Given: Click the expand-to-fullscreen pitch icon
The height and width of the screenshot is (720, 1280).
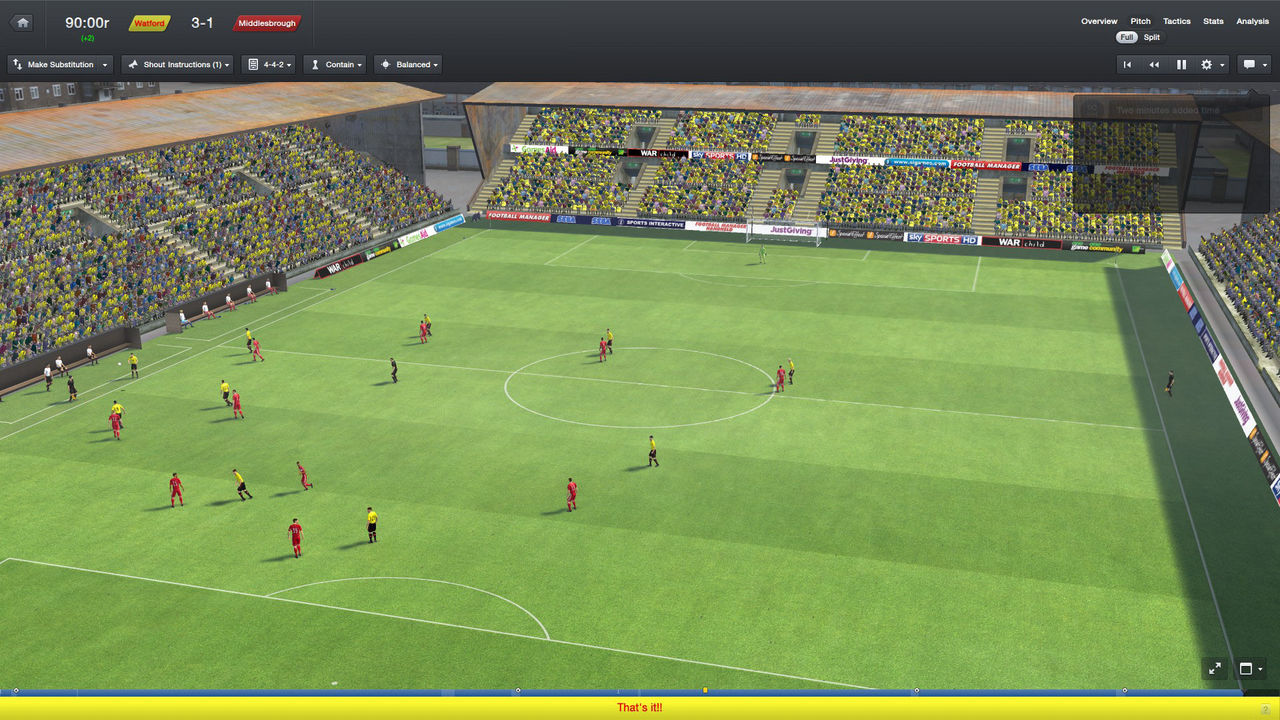Looking at the screenshot, I should (1214, 668).
